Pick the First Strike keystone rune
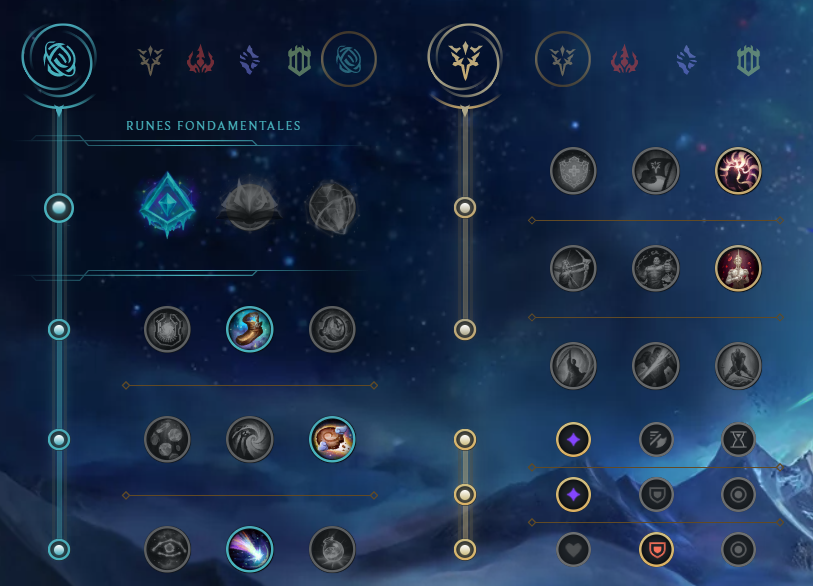The width and height of the screenshot is (813, 586). pyautogui.click(x=332, y=207)
